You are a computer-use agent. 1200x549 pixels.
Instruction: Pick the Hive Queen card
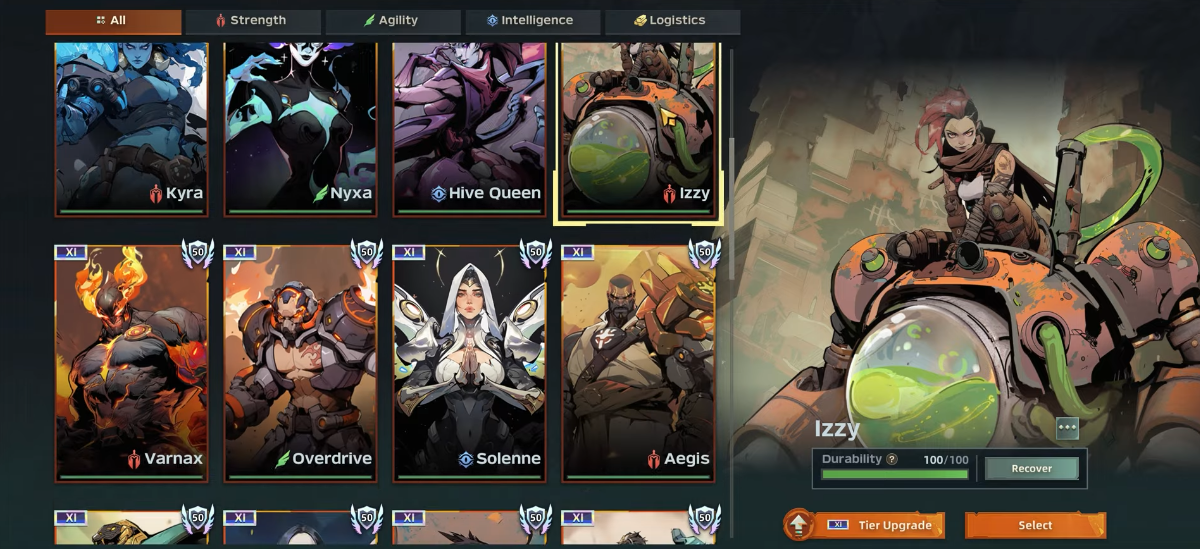pos(469,127)
